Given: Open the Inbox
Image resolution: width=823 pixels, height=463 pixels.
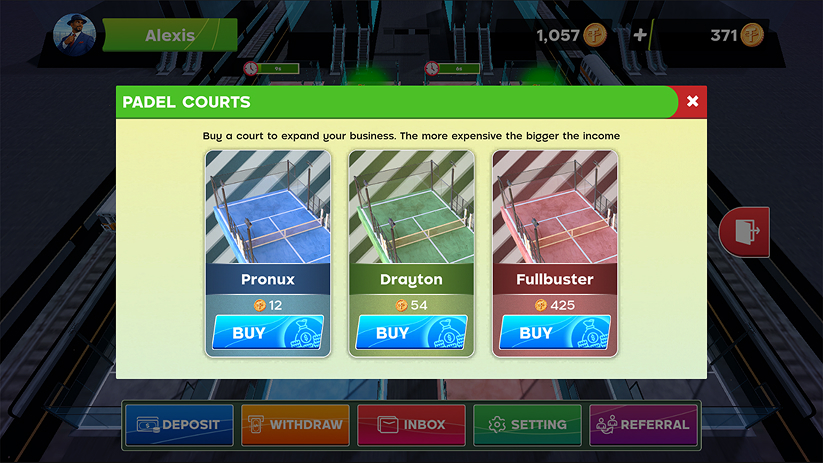Looking at the screenshot, I should point(411,424).
